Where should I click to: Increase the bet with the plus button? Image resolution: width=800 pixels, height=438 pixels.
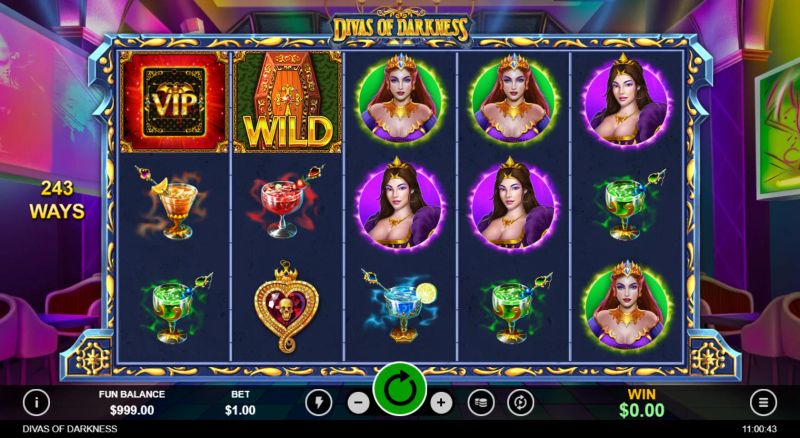(441, 402)
